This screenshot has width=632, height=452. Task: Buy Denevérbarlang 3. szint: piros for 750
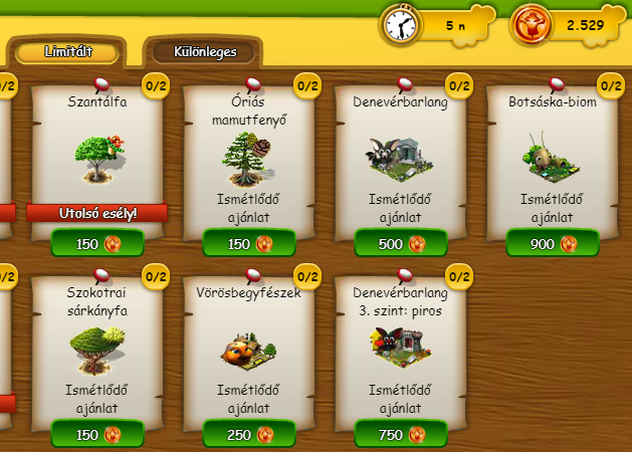(x=400, y=434)
